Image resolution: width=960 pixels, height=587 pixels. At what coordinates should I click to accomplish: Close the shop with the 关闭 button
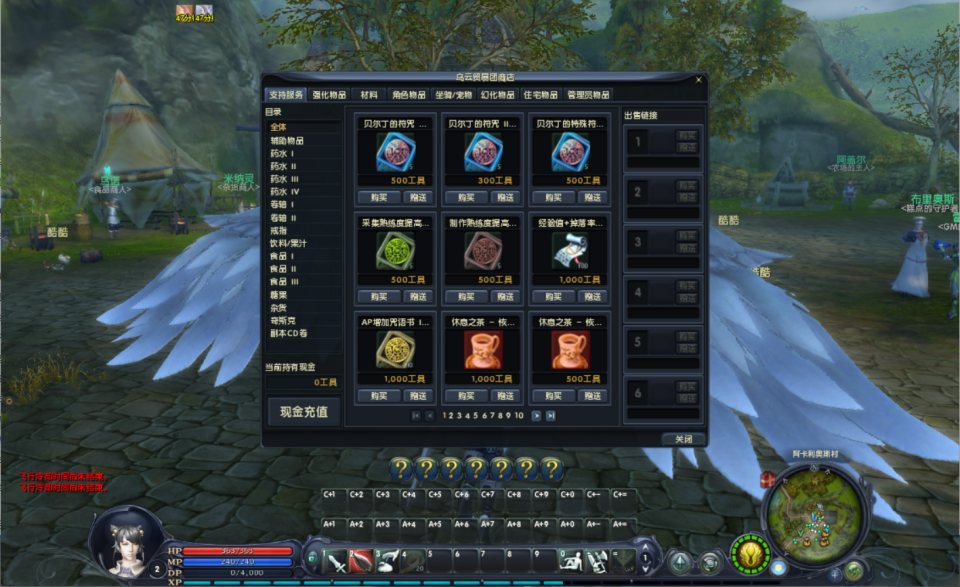point(683,439)
